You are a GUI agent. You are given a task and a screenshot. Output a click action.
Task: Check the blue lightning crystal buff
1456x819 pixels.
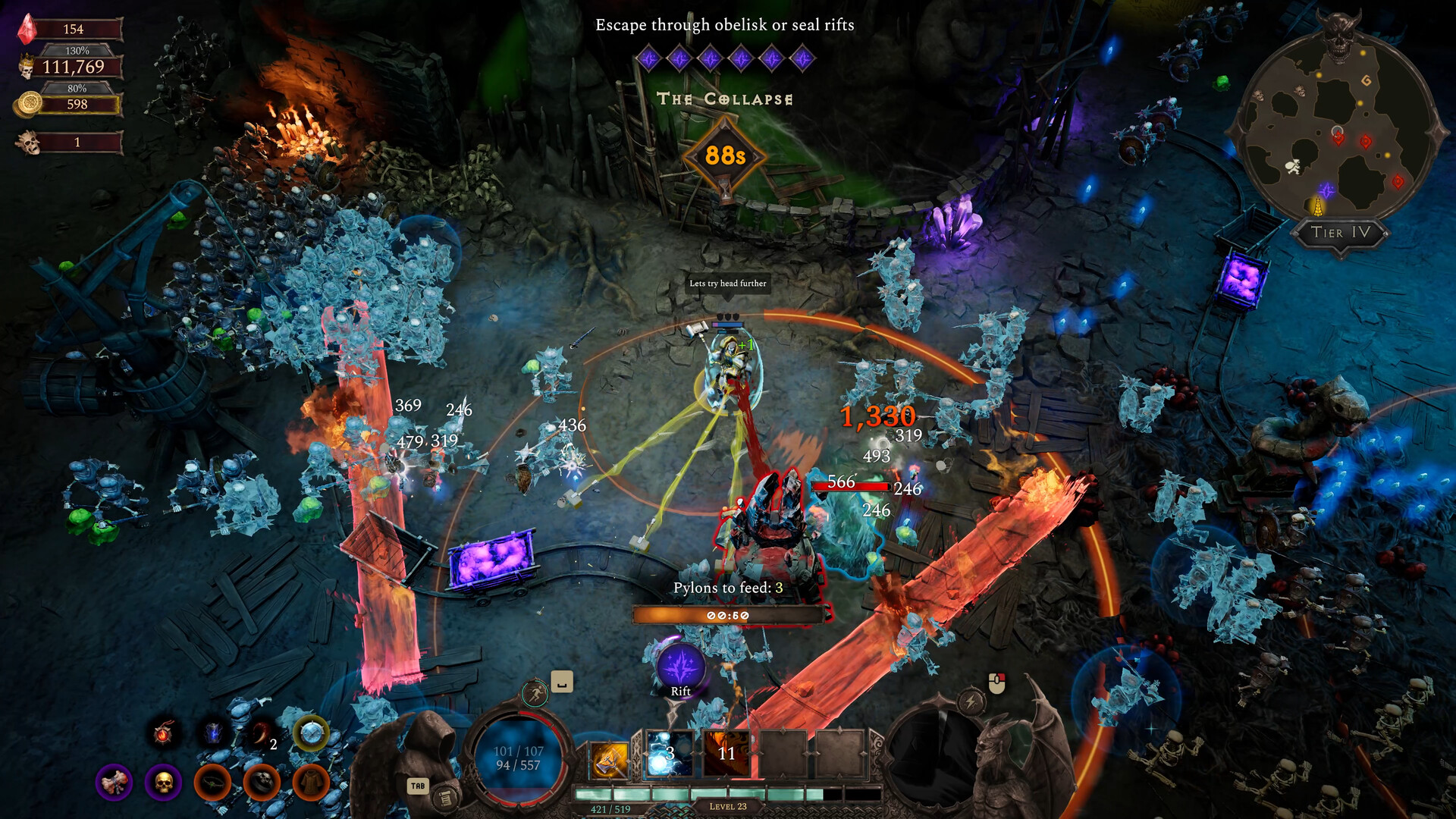click(x=213, y=733)
